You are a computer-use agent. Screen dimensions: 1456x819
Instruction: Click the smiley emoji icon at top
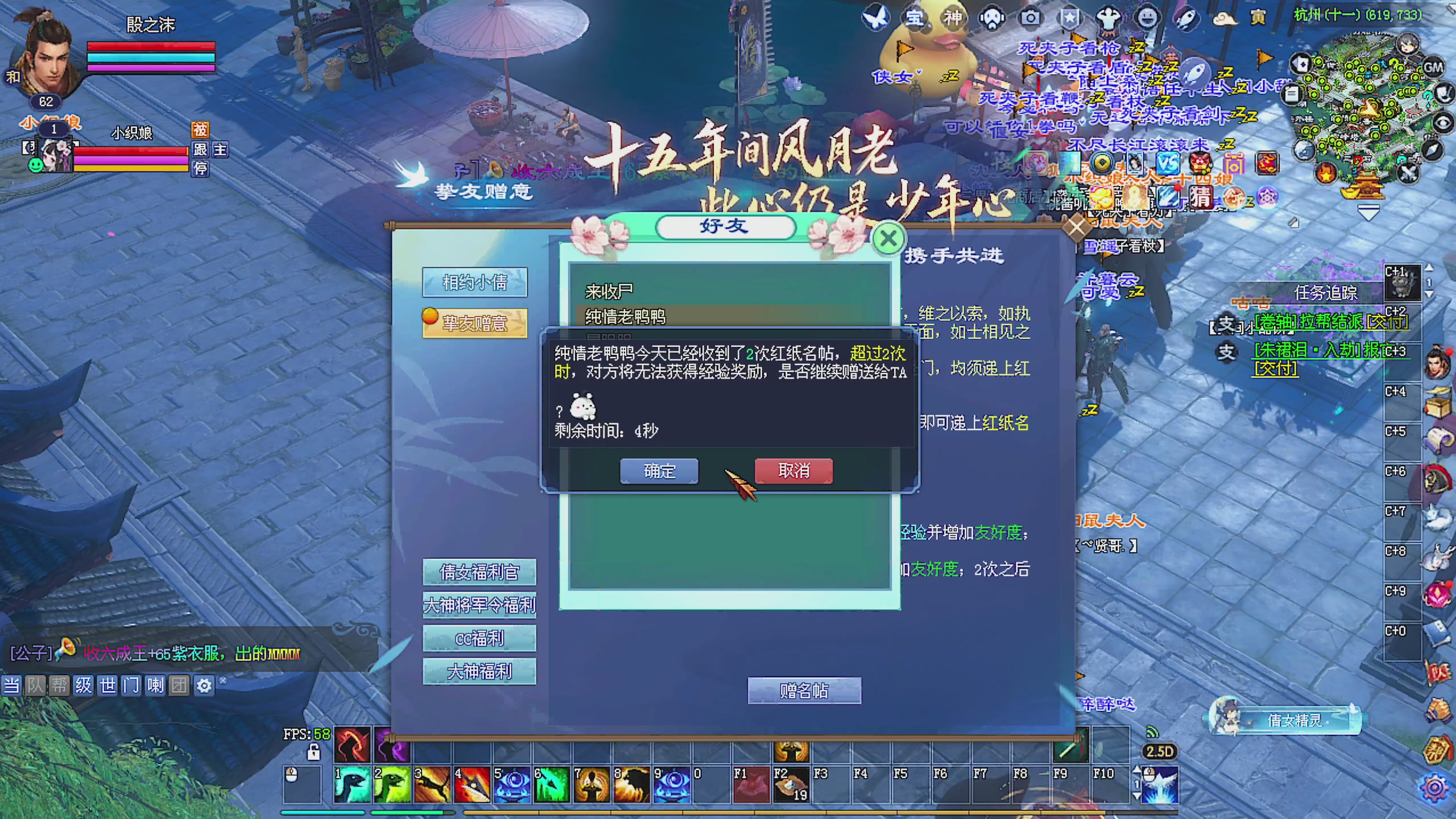1146,18
